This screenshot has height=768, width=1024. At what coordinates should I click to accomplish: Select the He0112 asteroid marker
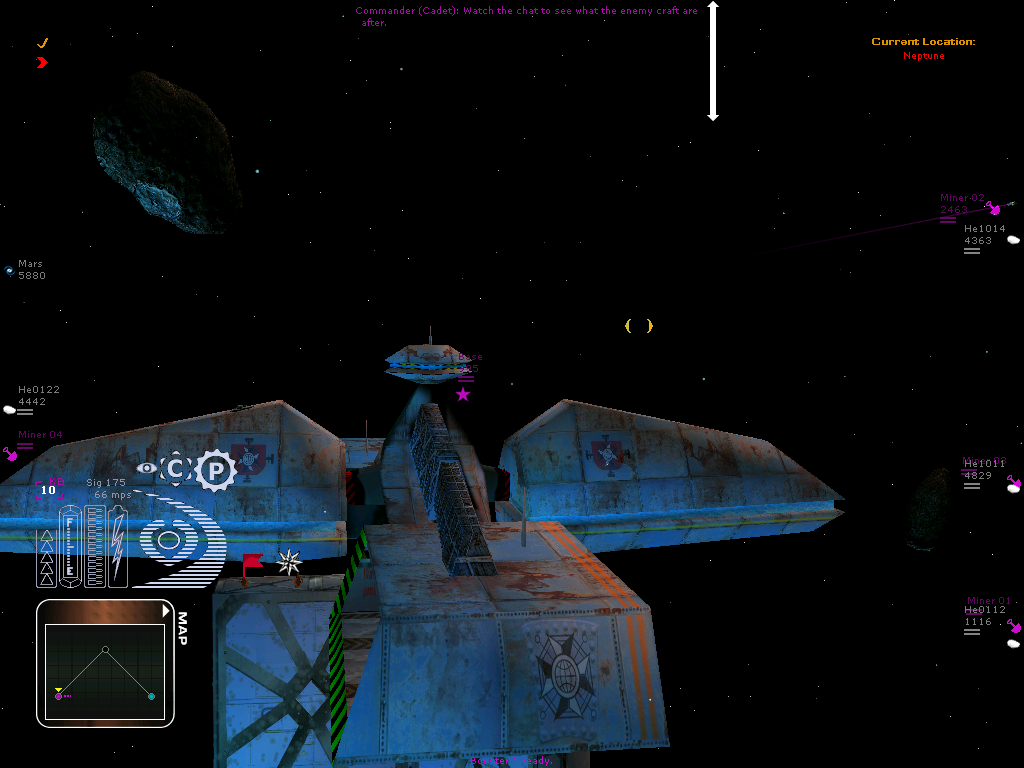(x=1014, y=643)
